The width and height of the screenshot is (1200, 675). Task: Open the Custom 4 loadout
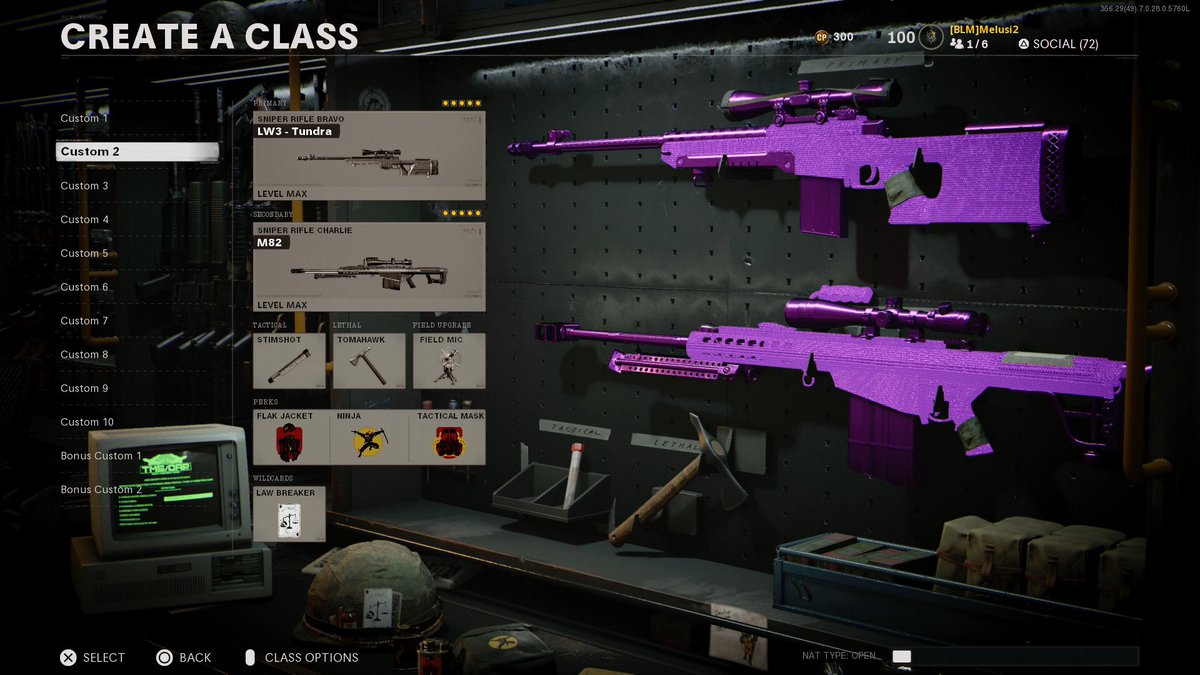(x=85, y=220)
